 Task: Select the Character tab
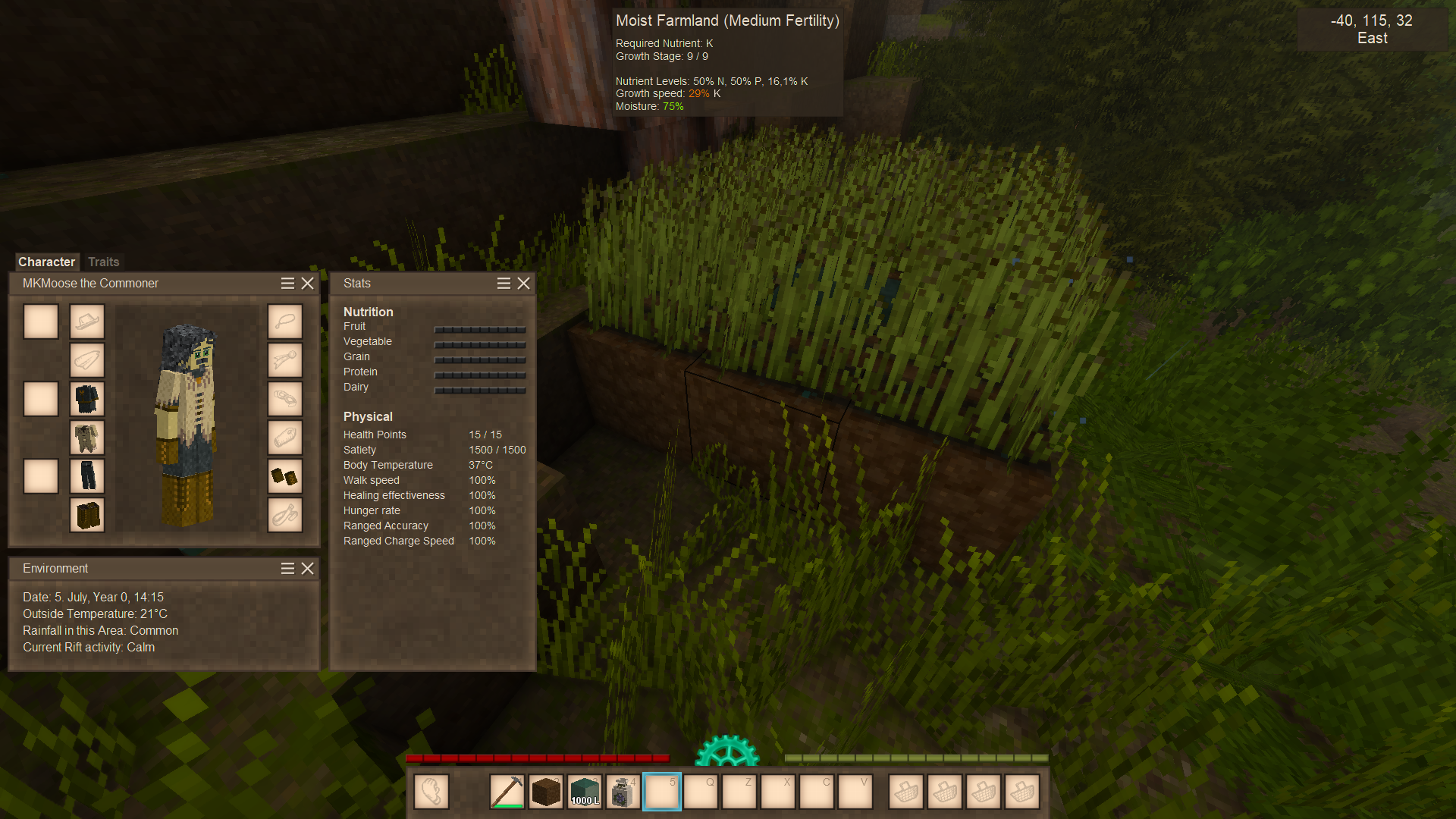46,262
